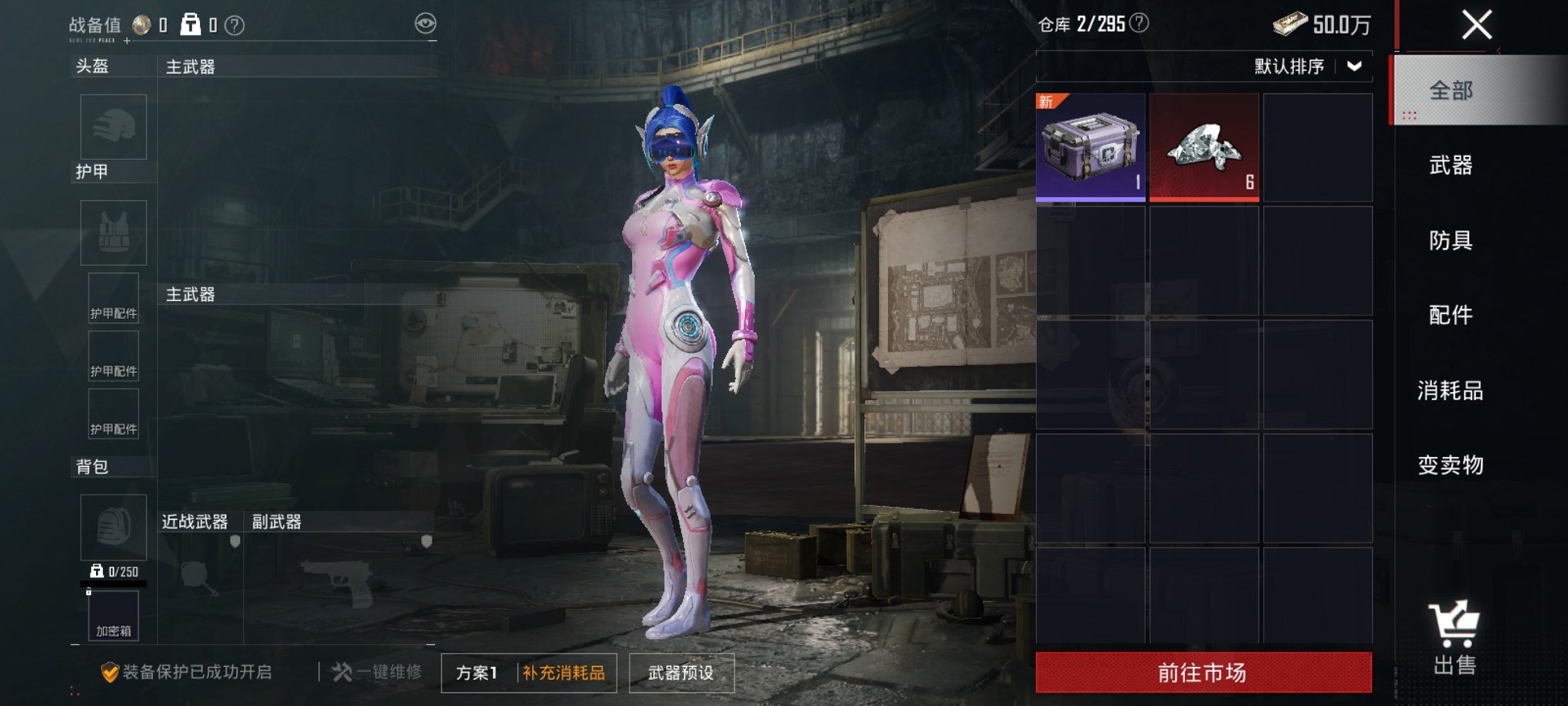Select the purple crate marked 新

[1090, 148]
